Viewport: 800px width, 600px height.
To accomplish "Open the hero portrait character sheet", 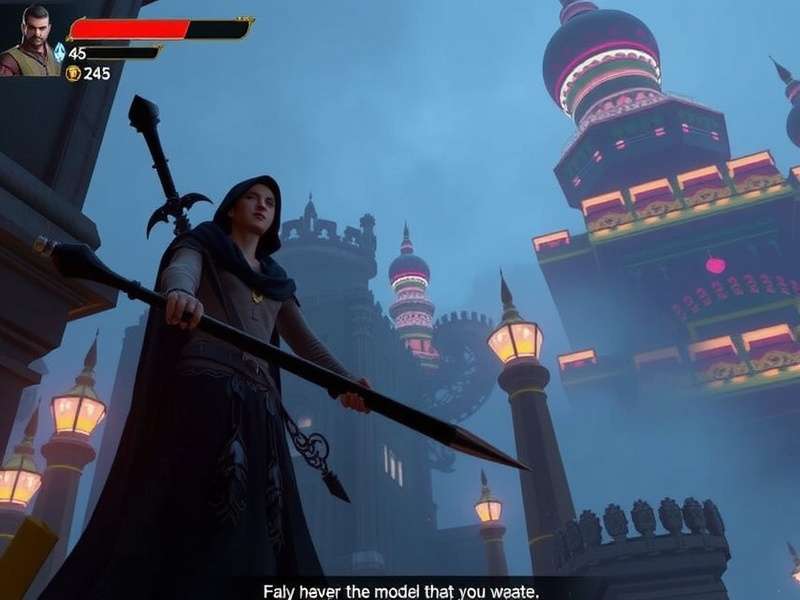I will 30,40.
